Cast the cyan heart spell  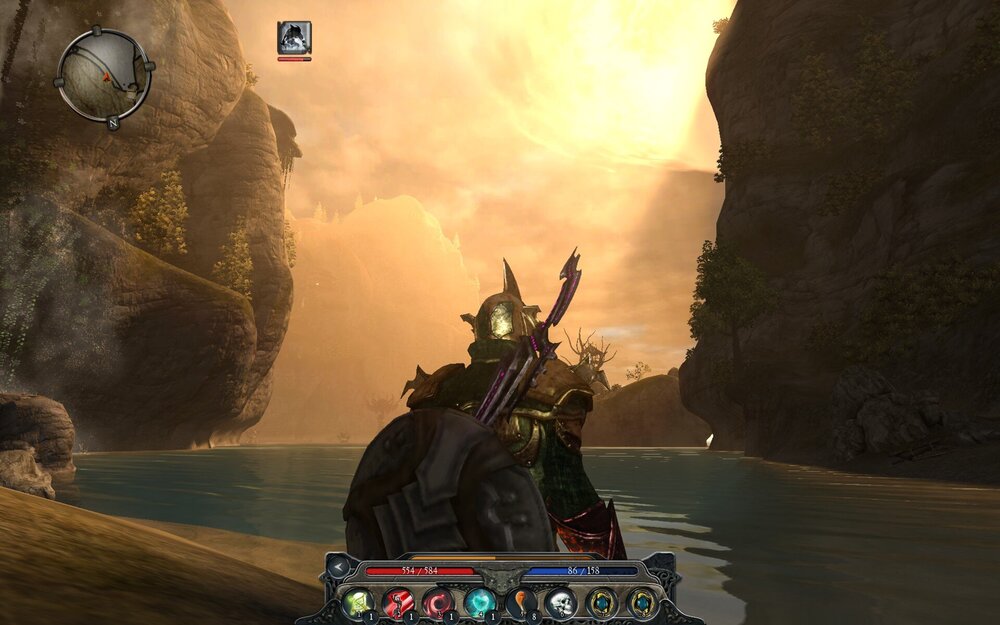click(479, 602)
